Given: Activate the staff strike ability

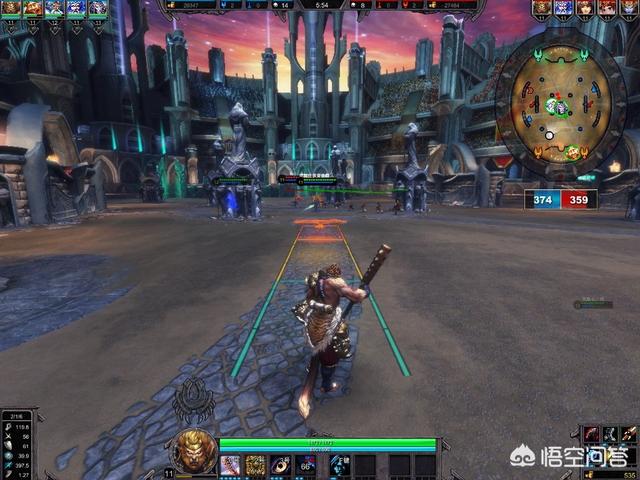Looking at the screenshot, I should pos(231,465).
